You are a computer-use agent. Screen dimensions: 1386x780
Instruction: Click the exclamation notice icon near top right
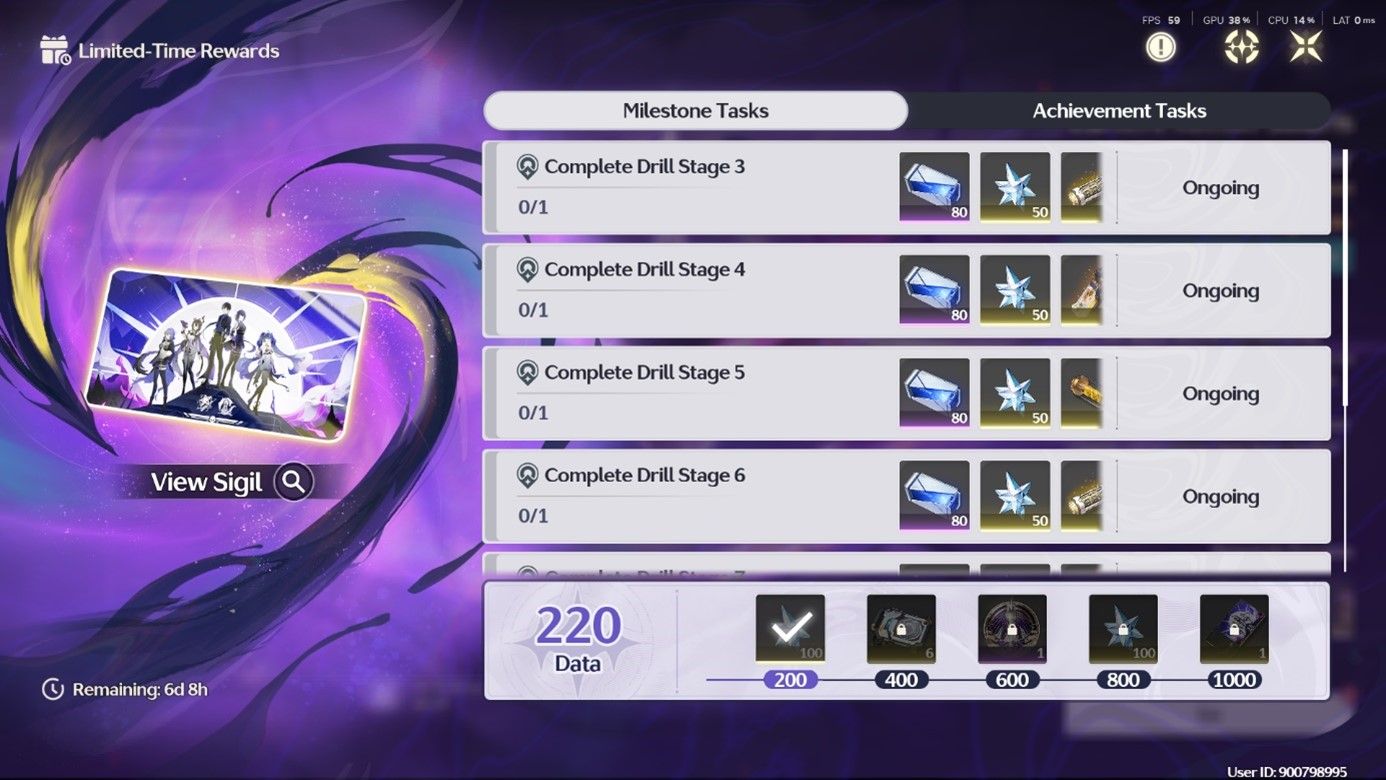click(1160, 45)
